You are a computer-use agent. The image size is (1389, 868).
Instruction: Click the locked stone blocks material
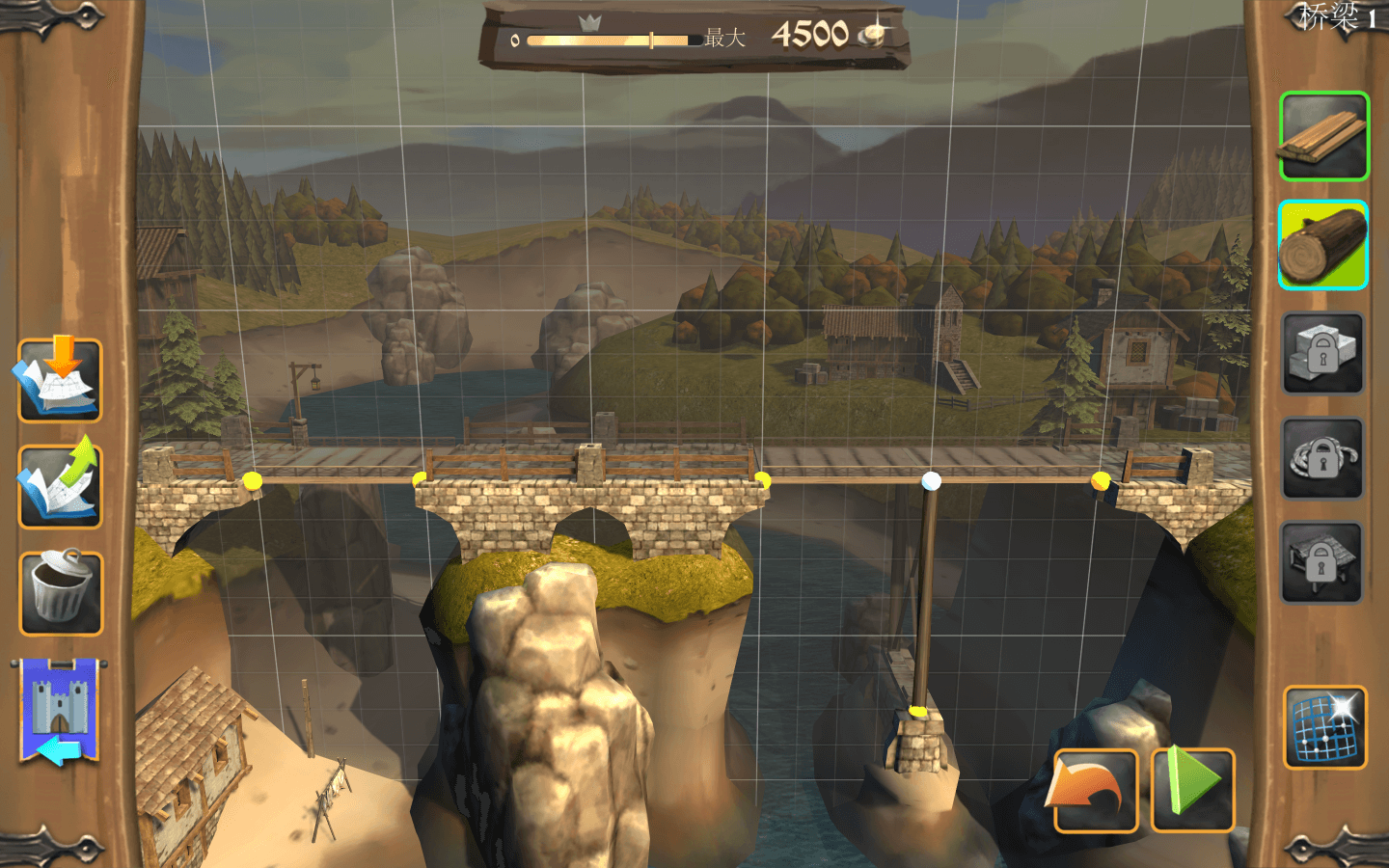coord(1322,353)
